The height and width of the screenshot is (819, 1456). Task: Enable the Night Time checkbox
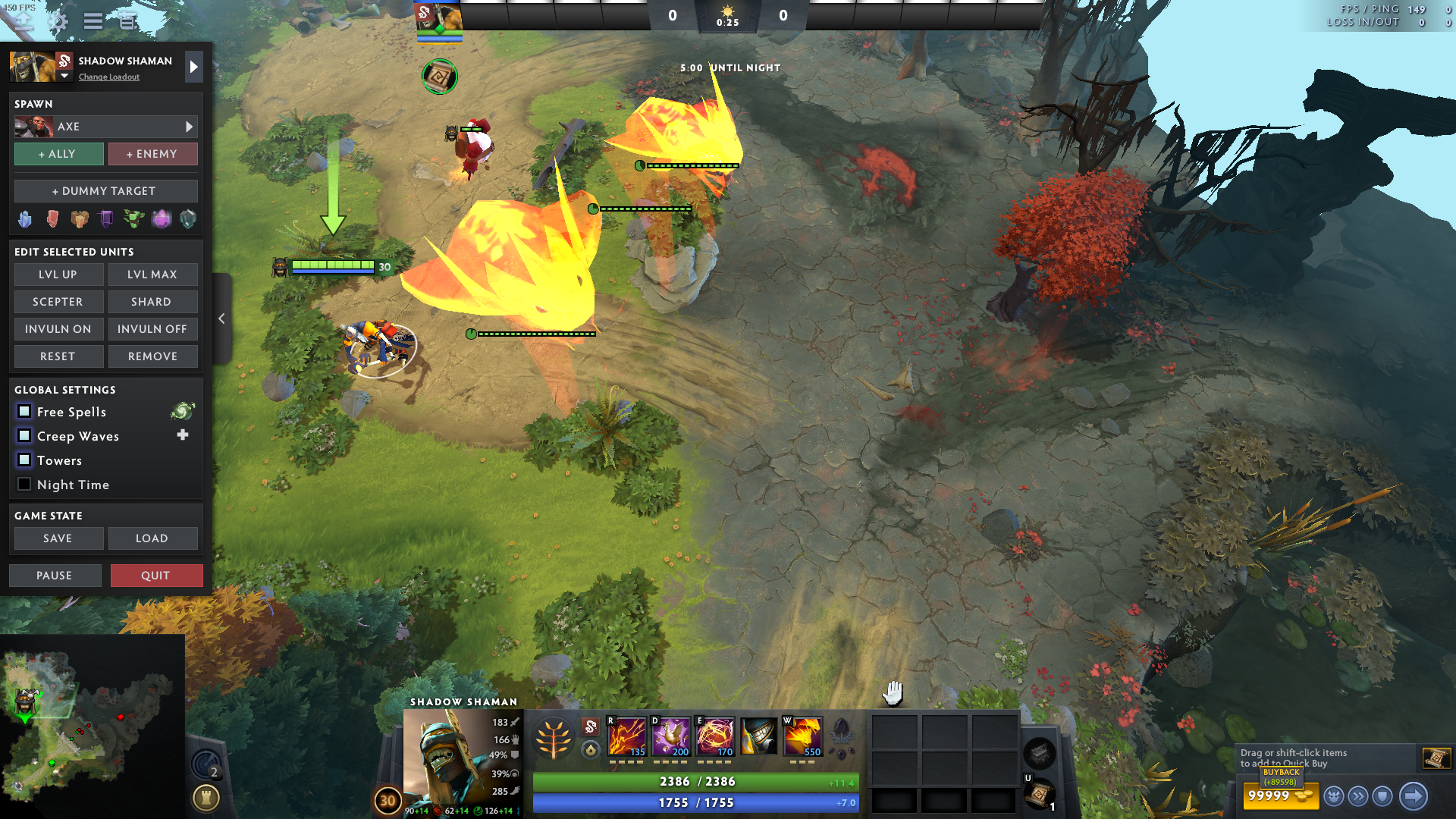pyautogui.click(x=24, y=485)
